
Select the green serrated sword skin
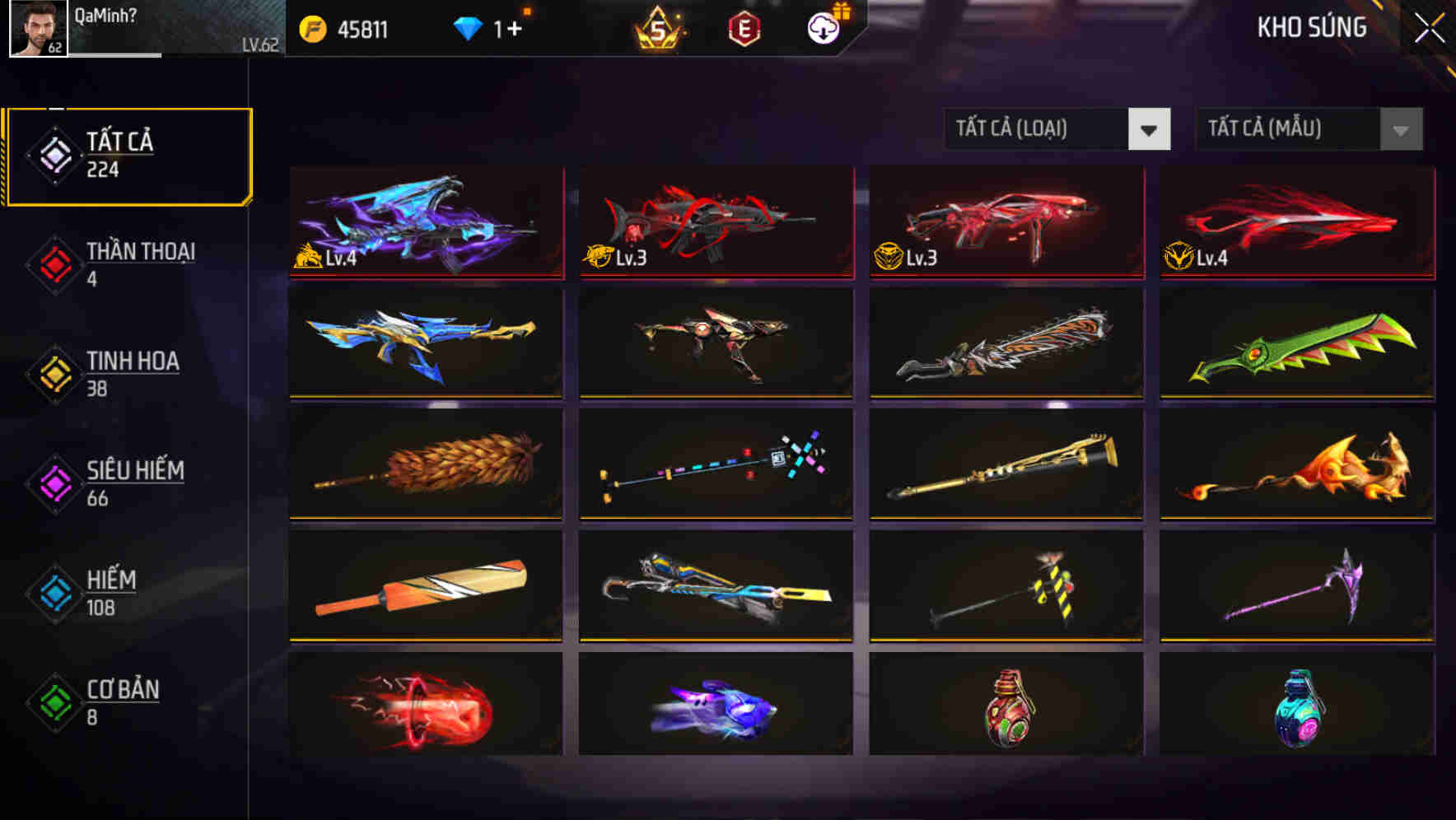point(1296,343)
